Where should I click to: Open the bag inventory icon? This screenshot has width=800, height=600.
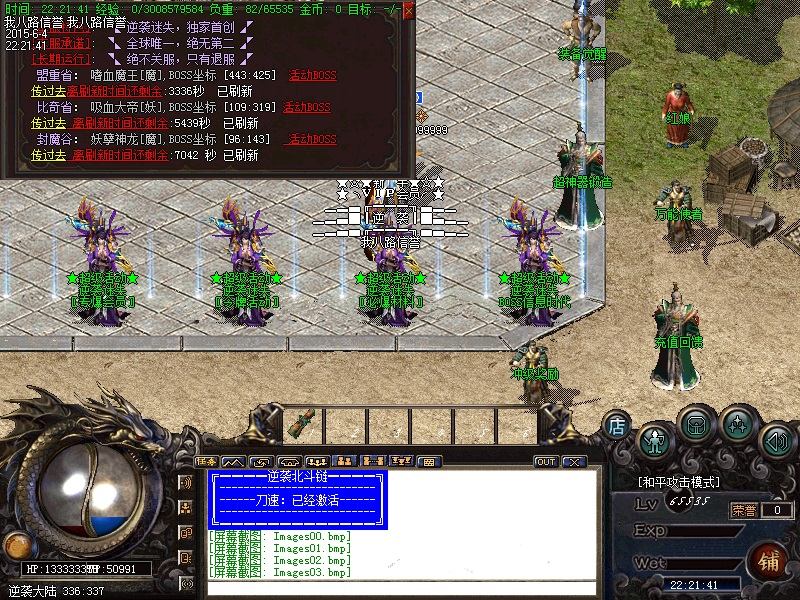[696, 425]
